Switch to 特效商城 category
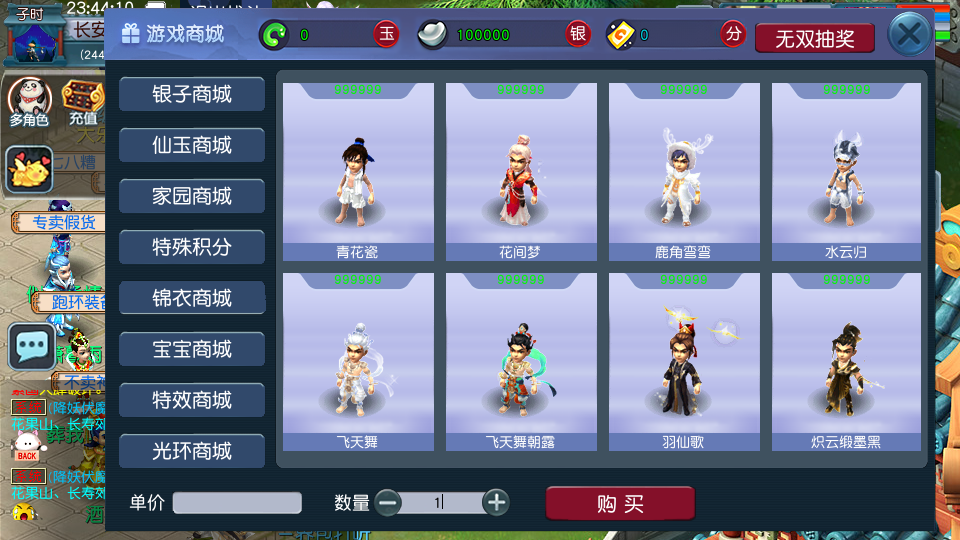 click(x=192, y=400)
